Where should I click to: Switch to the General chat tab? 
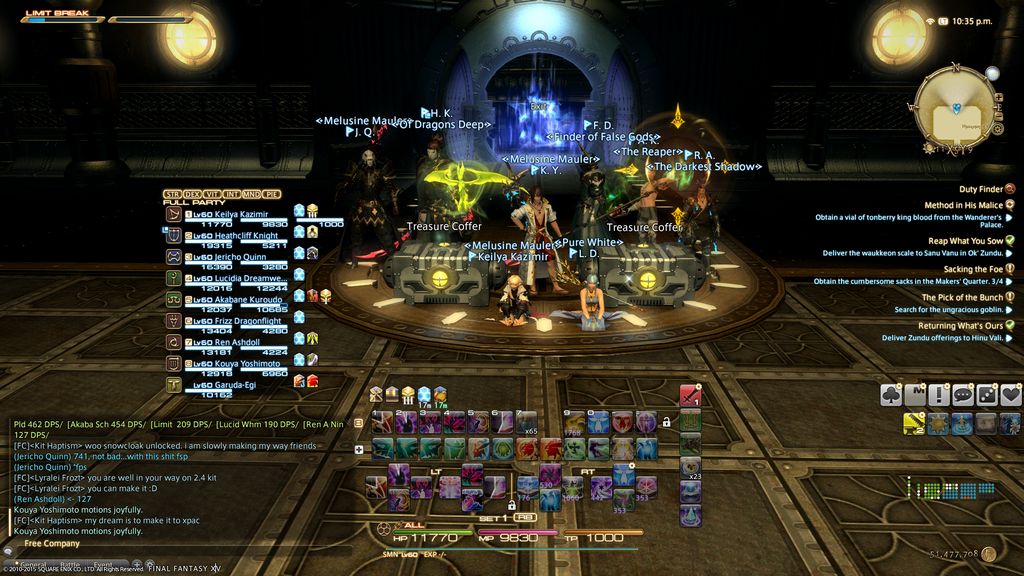[35, 565]
